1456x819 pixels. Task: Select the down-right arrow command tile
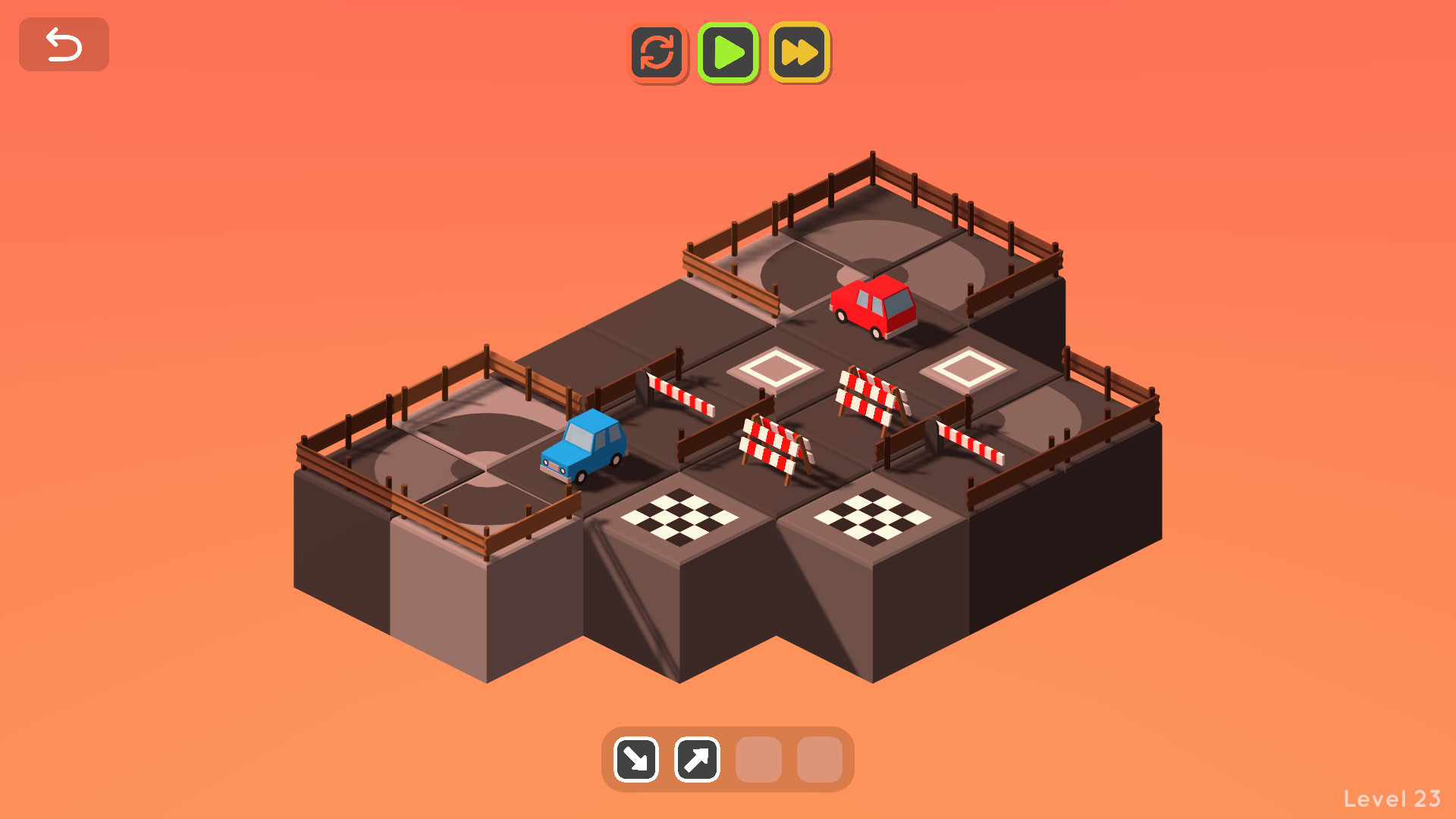click(x=635, y=759)
